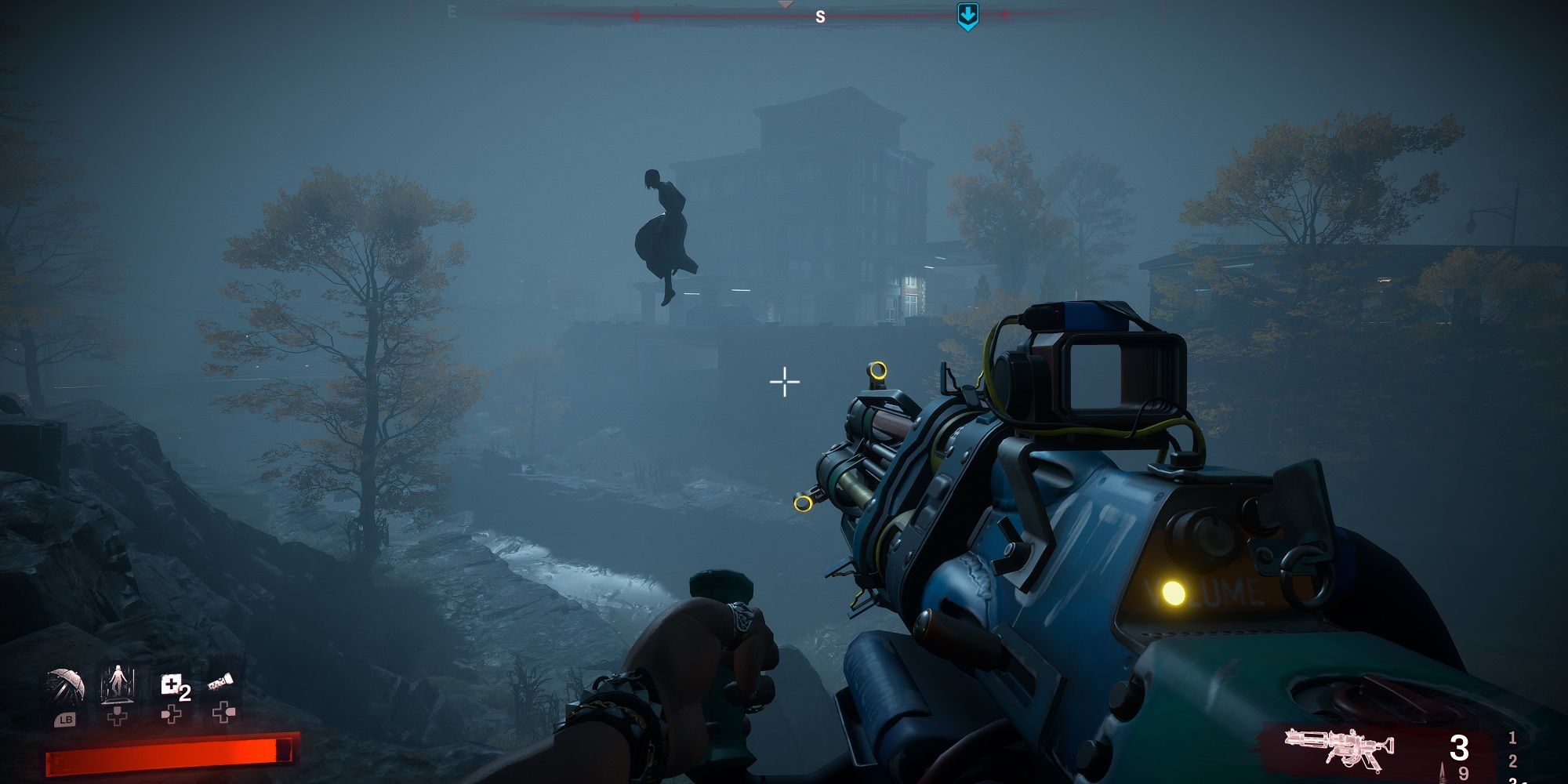
Task: Toggle the cross slot icon under the medkit
Action: click(170, 715)
